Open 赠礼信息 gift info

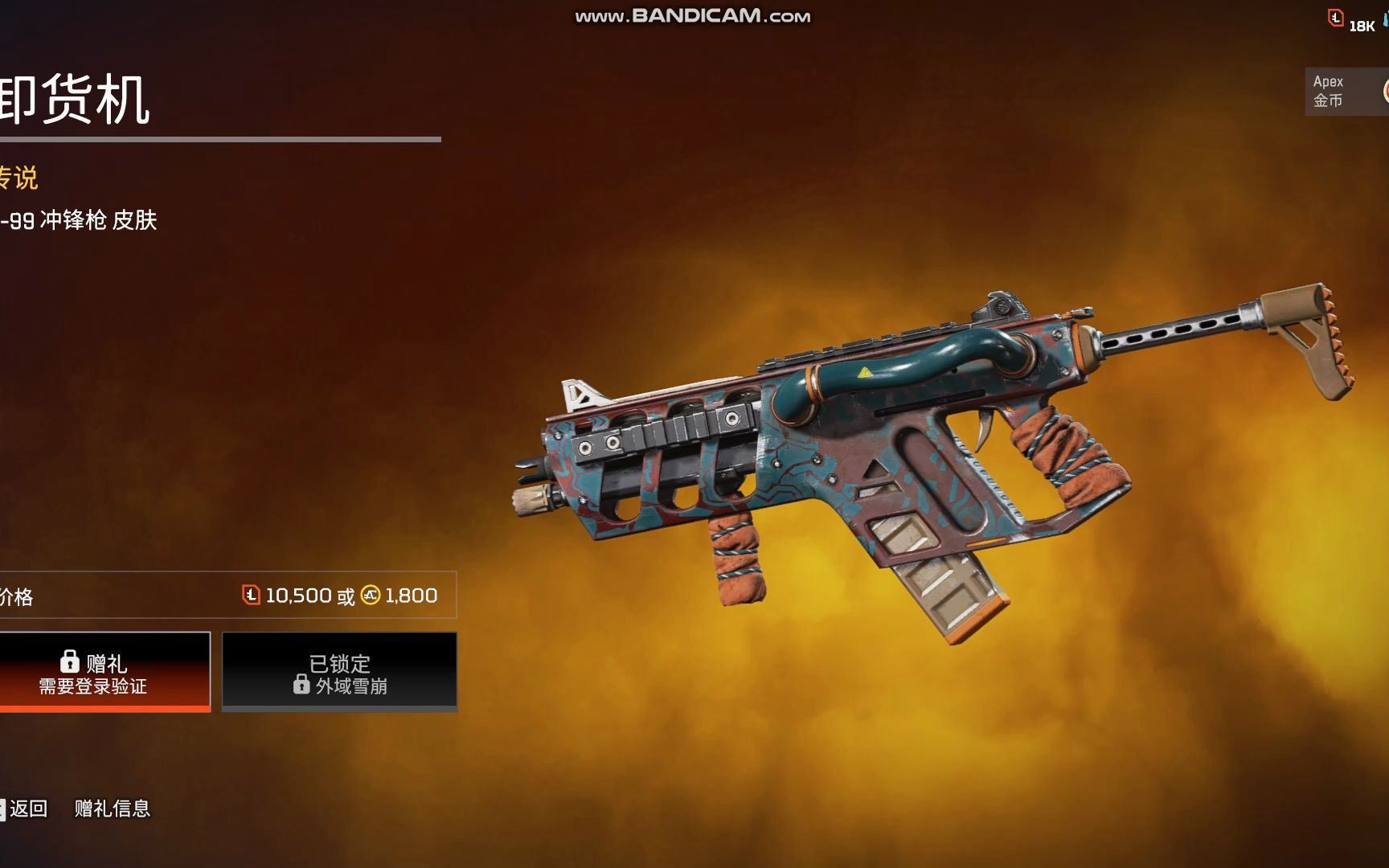113,809
